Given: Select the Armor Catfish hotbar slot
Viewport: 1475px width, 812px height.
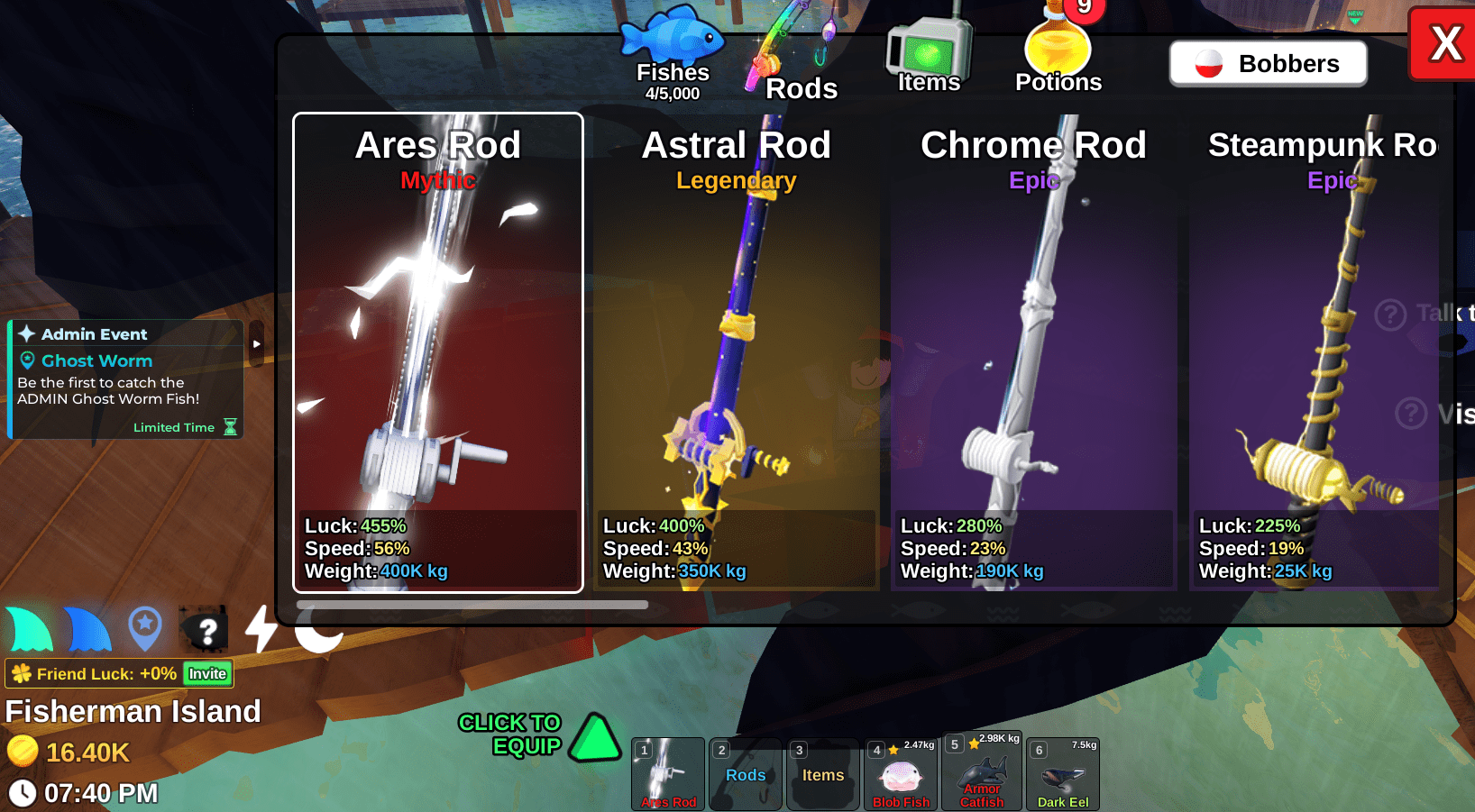Looking at the screenshot, I should [x=982, y=772].
